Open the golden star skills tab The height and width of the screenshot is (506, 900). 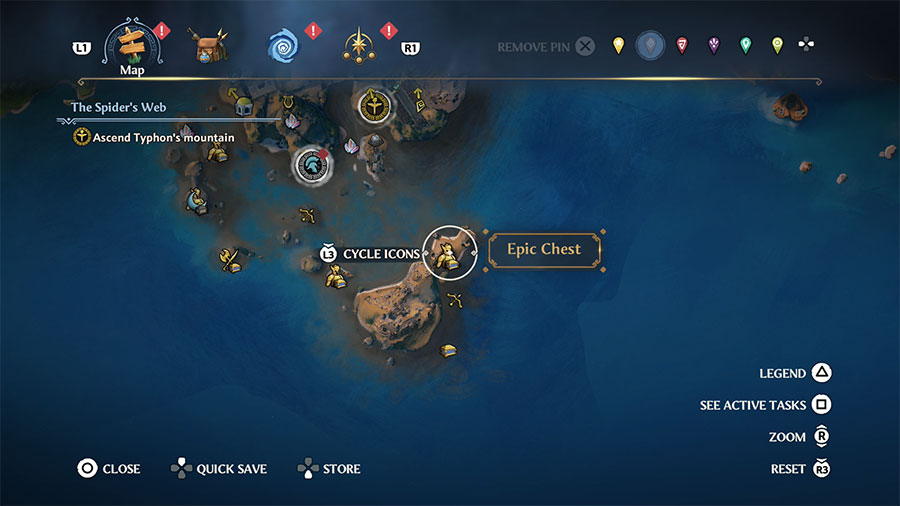pos(358,45)
